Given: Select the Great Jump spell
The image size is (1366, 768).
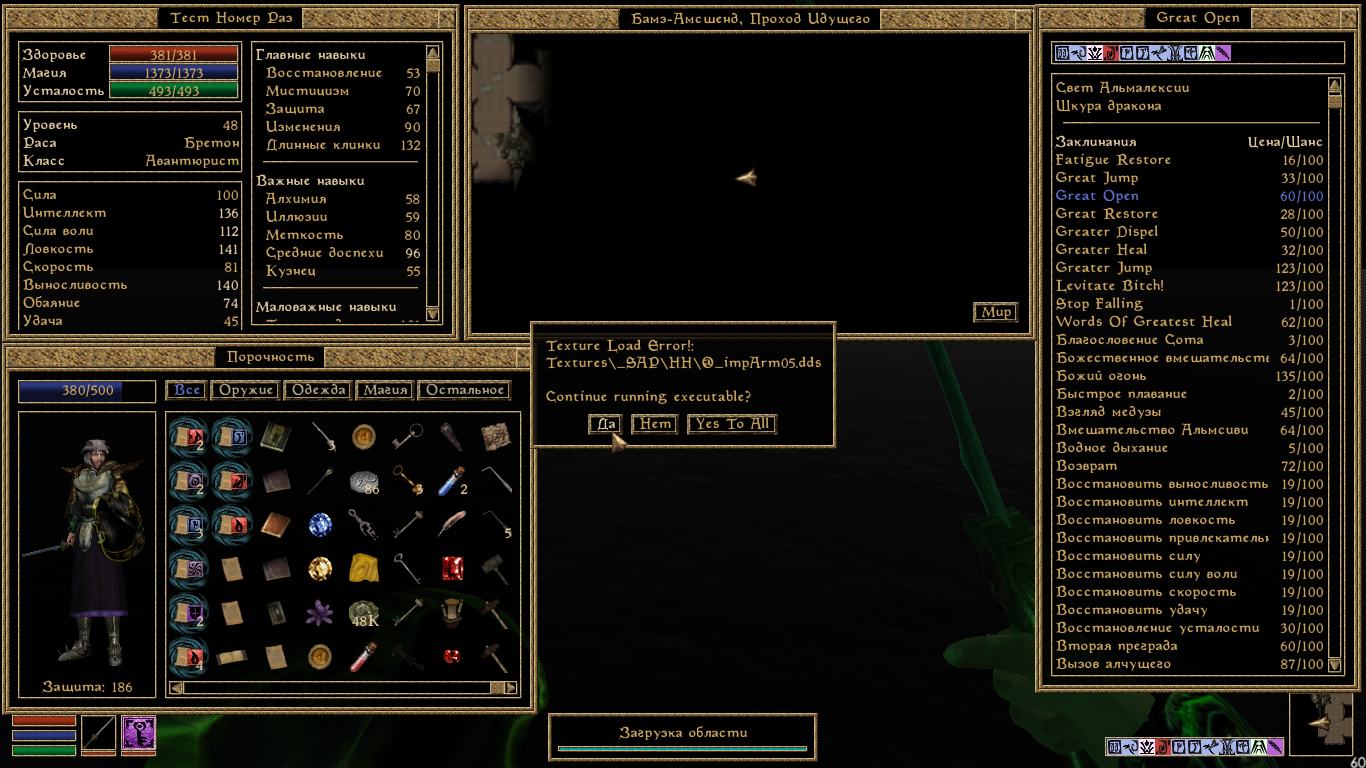Looking at the screenshot, I should click(x=1096, y=178).
